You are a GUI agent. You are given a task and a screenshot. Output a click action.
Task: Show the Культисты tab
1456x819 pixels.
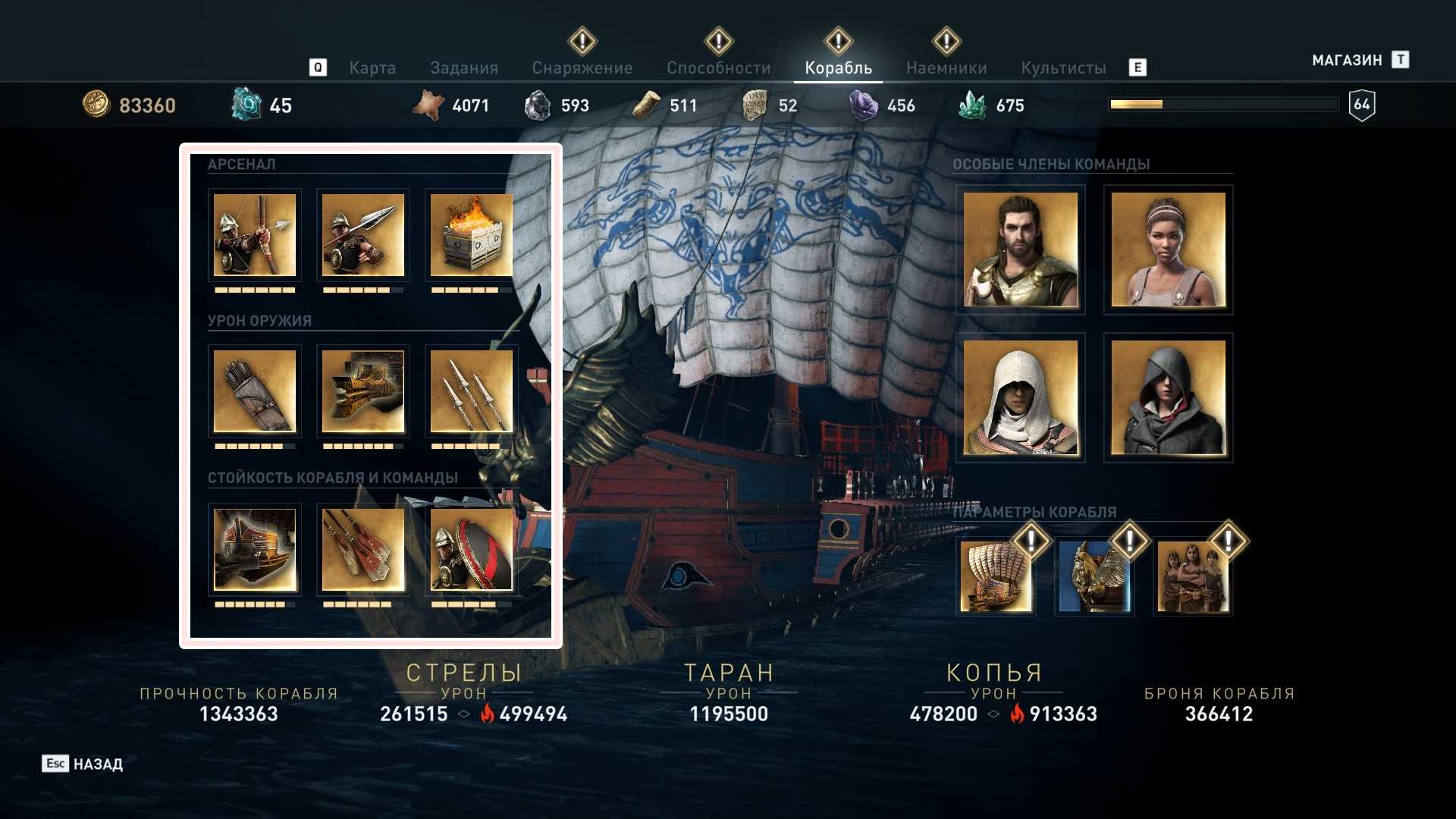point(1063,68)
